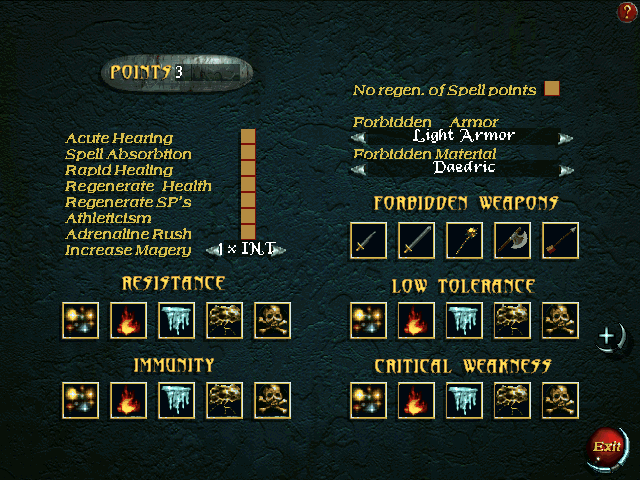Choose fire under Critical Weakness
This screenshot has width=640, height=480.
[x=416, y=401]
